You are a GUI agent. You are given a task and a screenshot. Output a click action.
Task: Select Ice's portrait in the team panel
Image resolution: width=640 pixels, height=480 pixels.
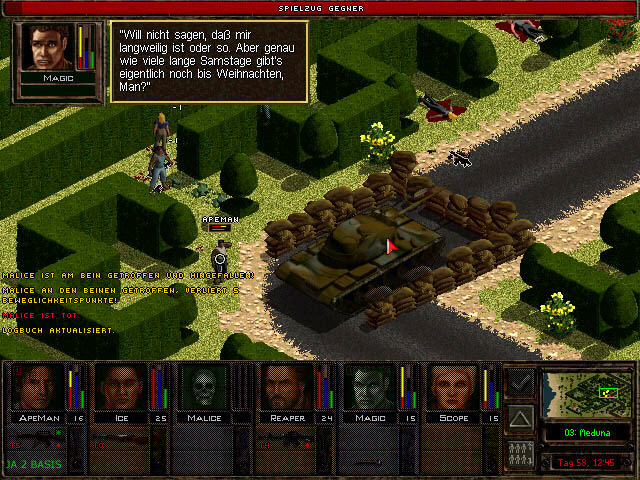(x=121, y=388)
